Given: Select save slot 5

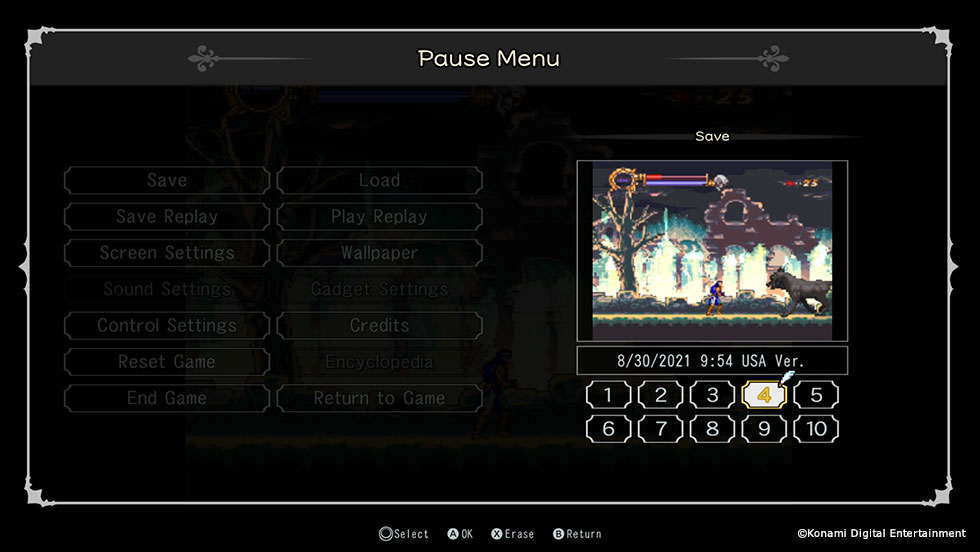Looking at the screenshot, I should click(816, 395).
